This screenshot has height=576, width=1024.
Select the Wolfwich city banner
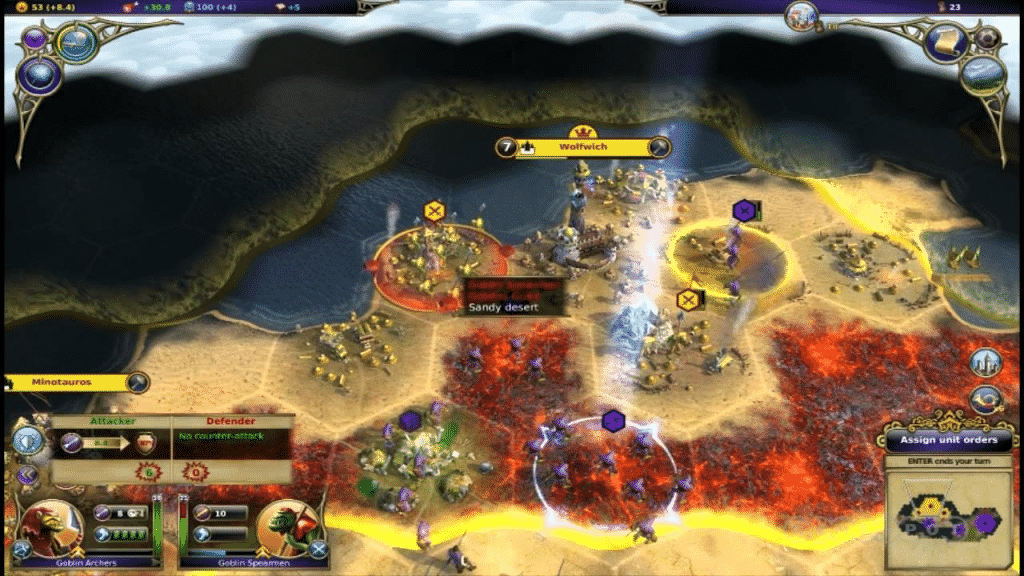click(x=583, y=147)
